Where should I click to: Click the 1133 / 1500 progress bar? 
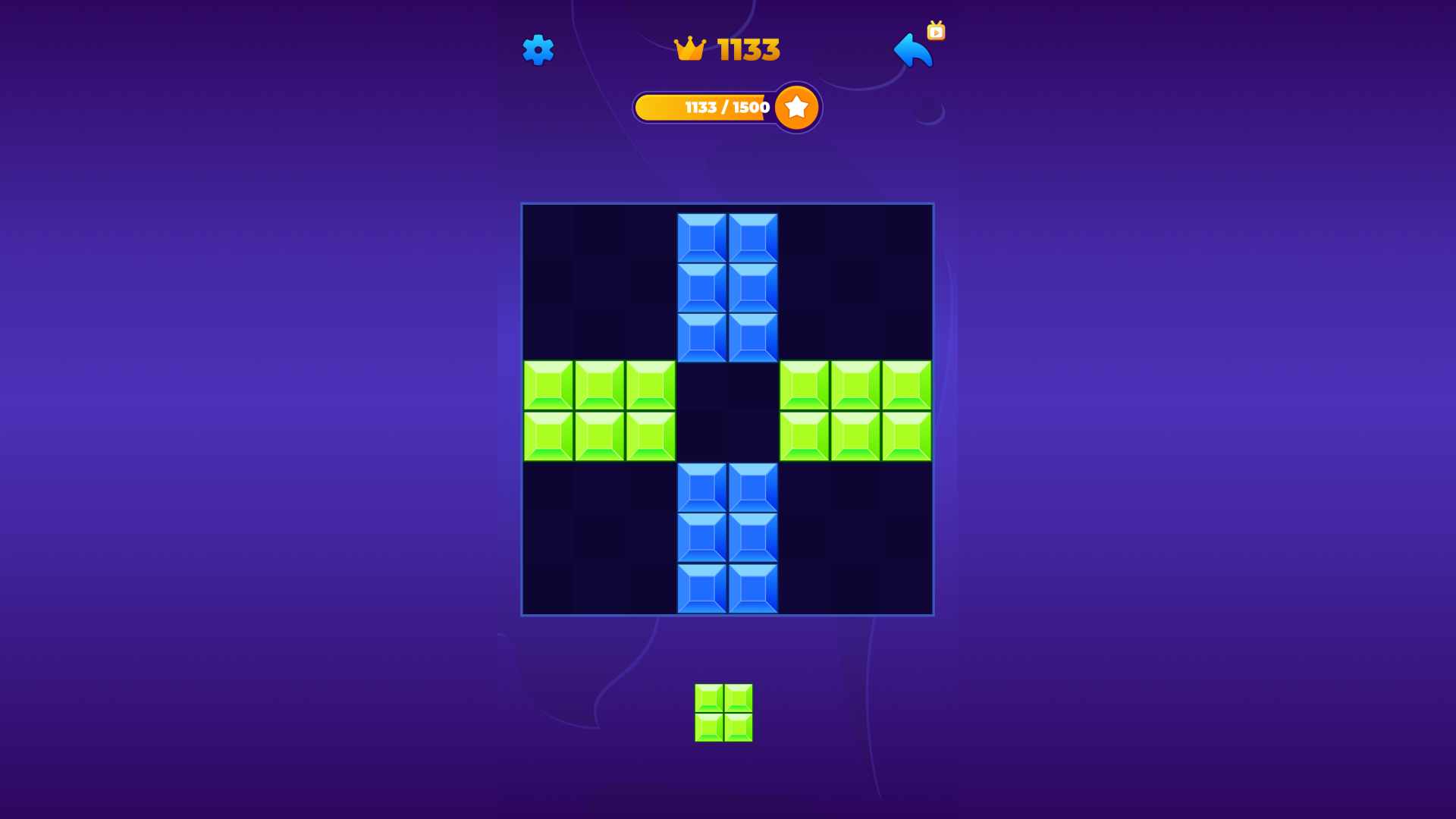tap(713, 107)
